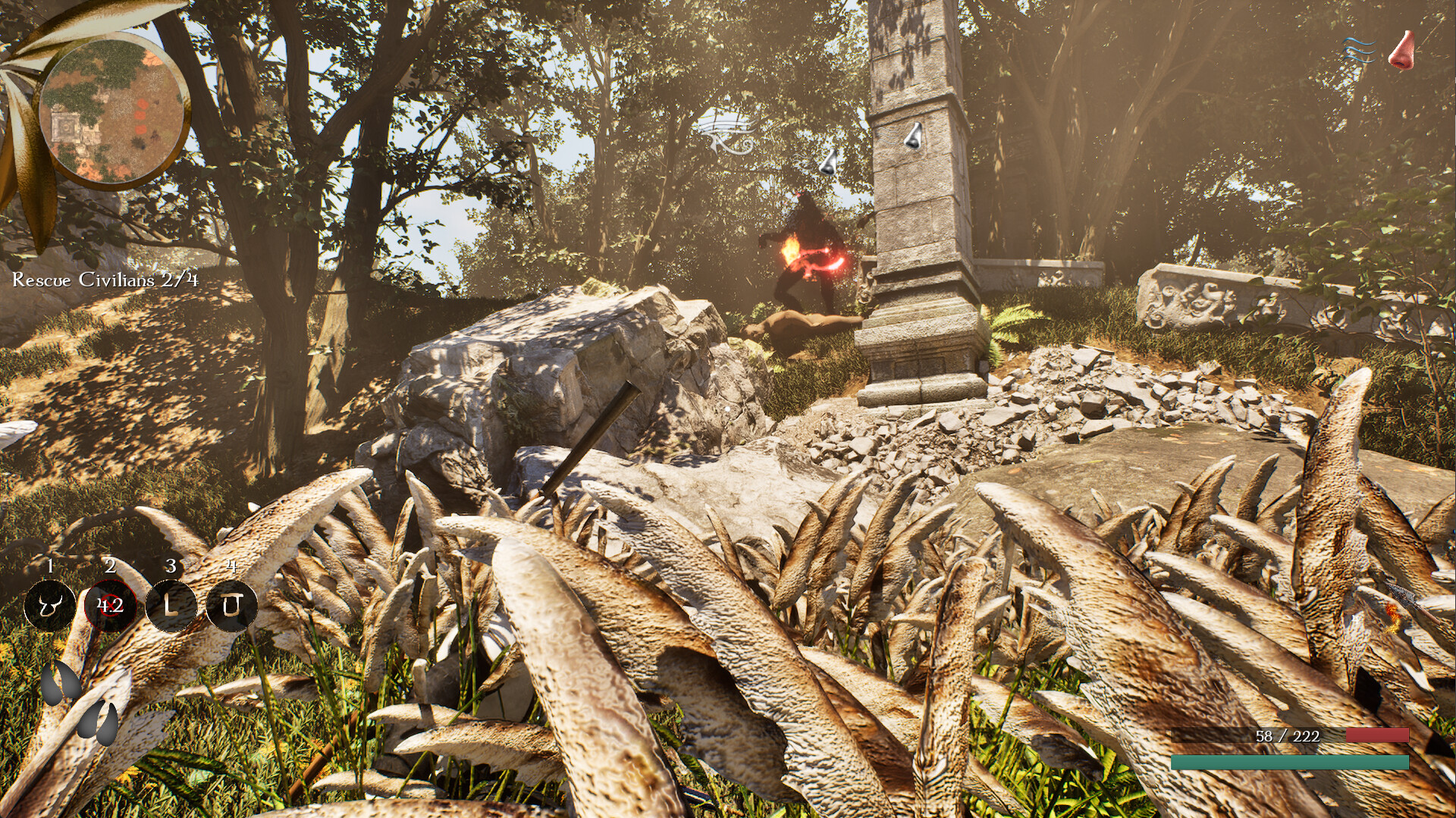1456x818 pixels.
Task: Activate the cooling-down ability in slot 2
Action: click(x=109, y=606)
